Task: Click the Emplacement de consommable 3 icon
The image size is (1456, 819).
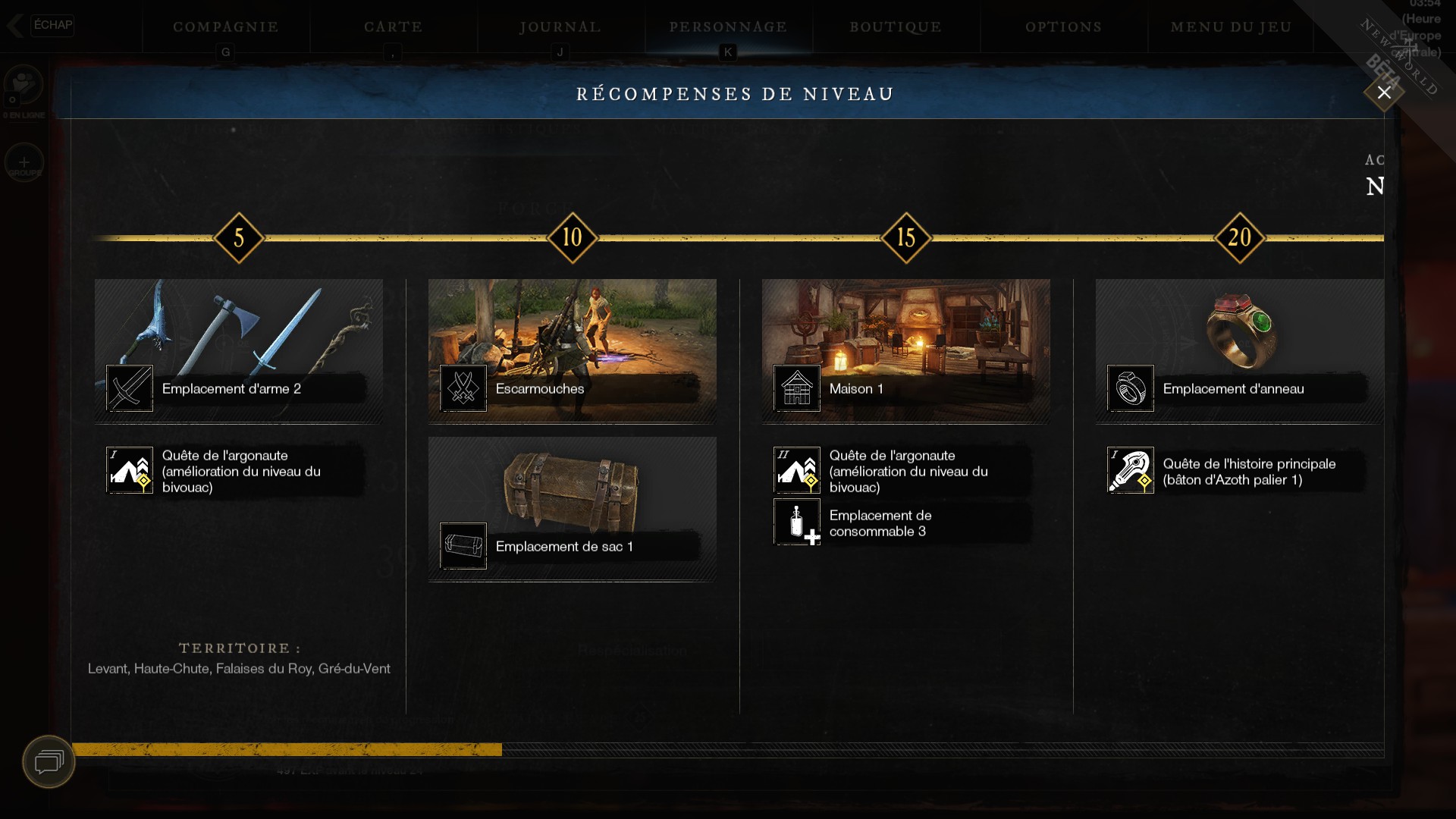Action: click(797, 522)
